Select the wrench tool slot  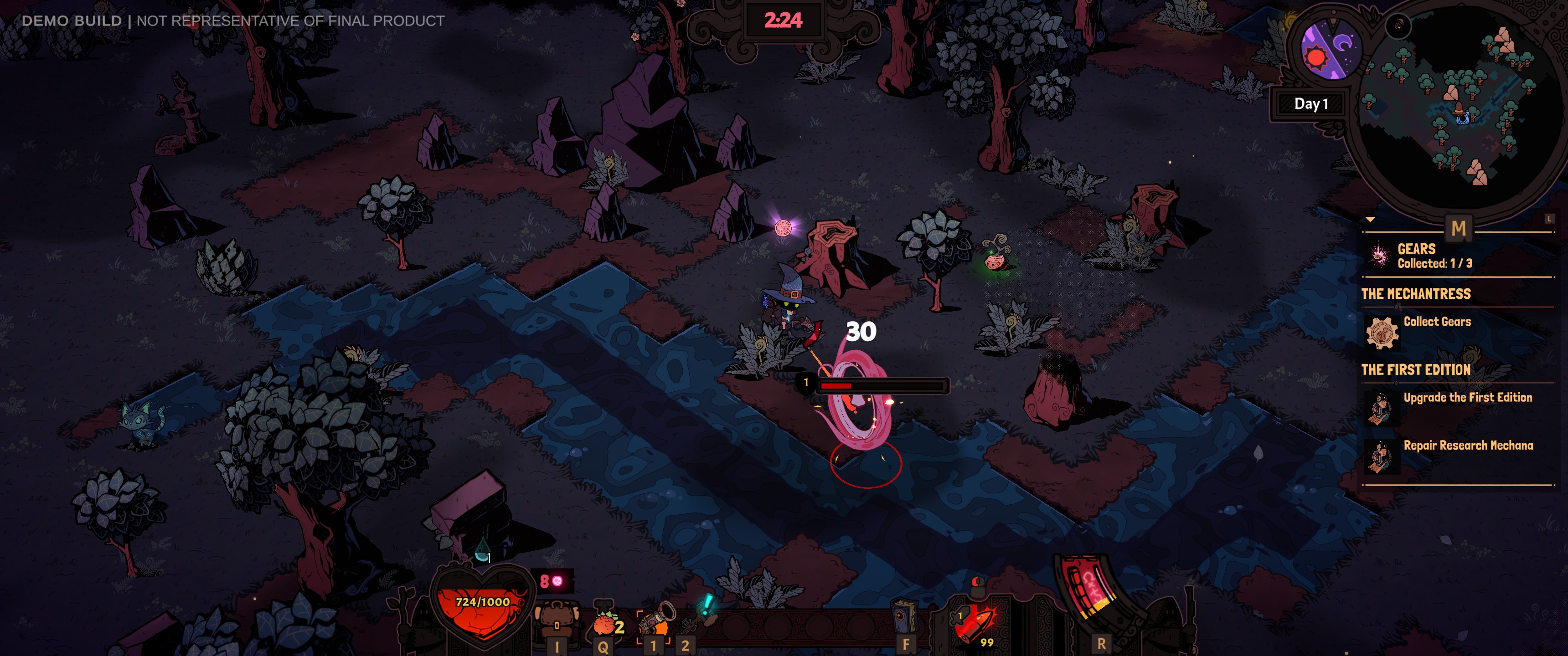click(x=697, y=618)
